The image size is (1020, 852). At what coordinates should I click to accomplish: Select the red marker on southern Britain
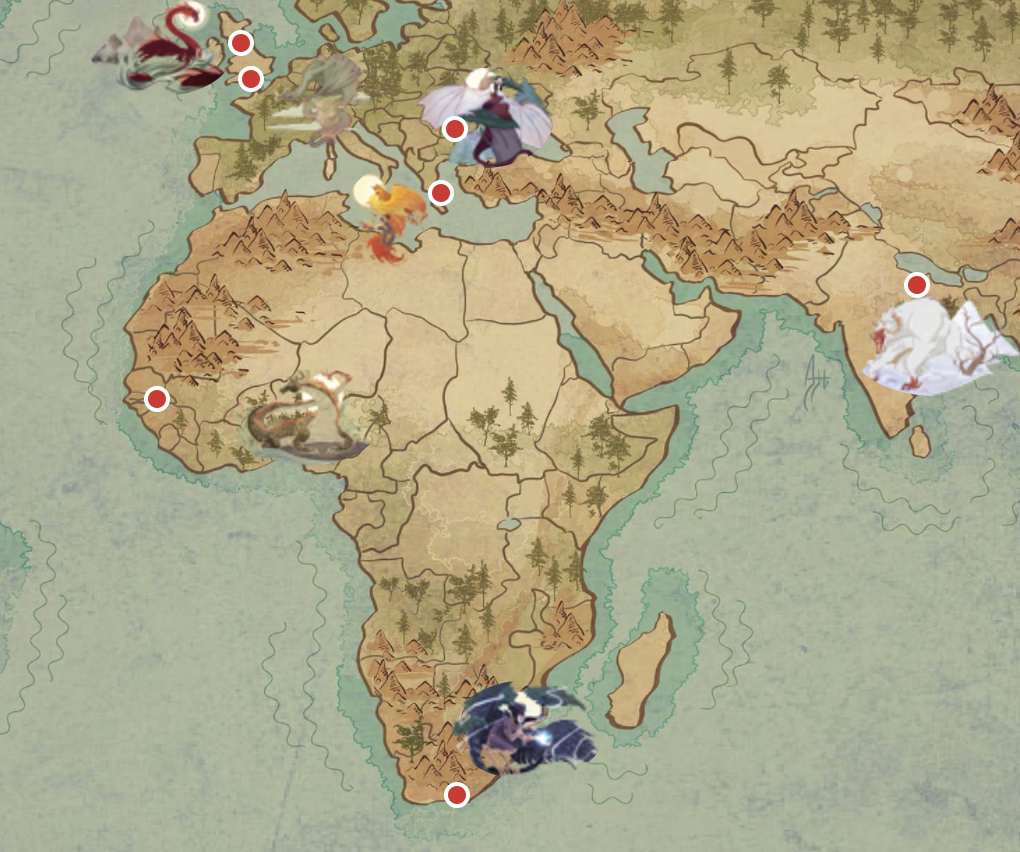(251, 78)
